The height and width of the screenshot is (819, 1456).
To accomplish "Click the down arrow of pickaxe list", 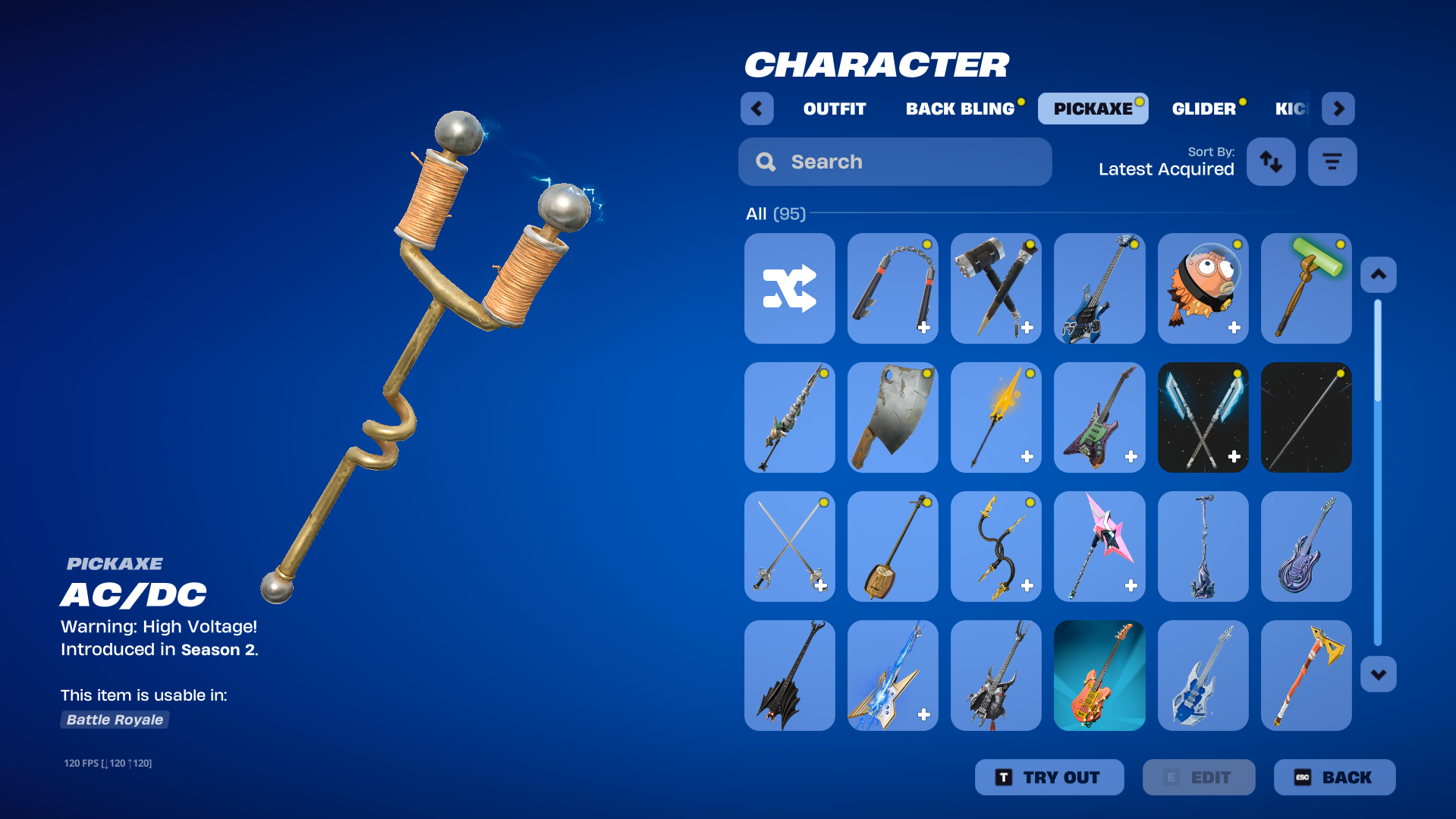I will [1378, 674].
